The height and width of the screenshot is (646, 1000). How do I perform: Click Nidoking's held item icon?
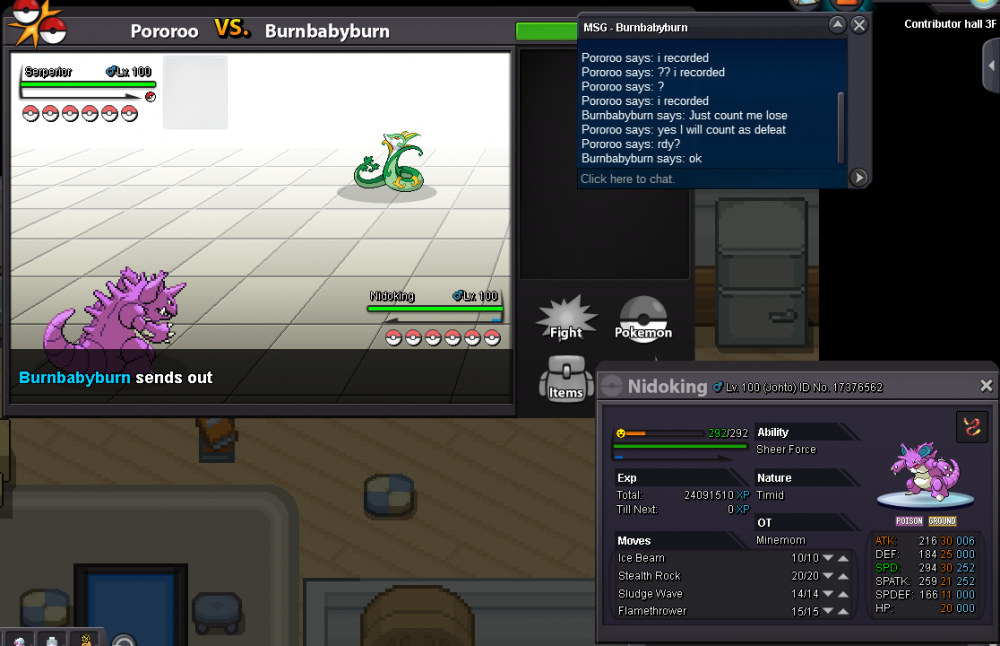point(971,426)
